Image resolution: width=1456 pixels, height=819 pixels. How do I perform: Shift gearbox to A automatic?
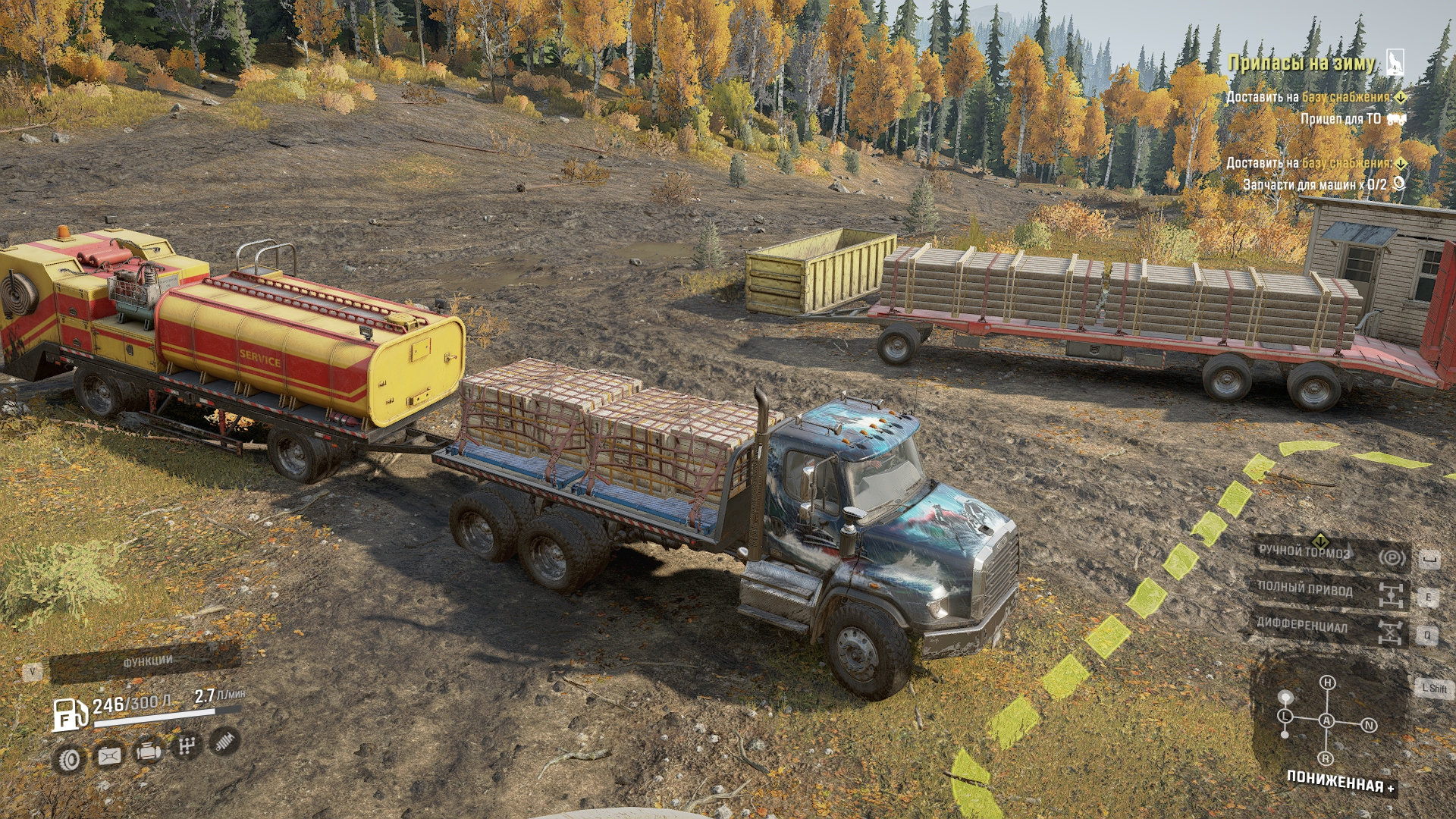coord(1327,720)
